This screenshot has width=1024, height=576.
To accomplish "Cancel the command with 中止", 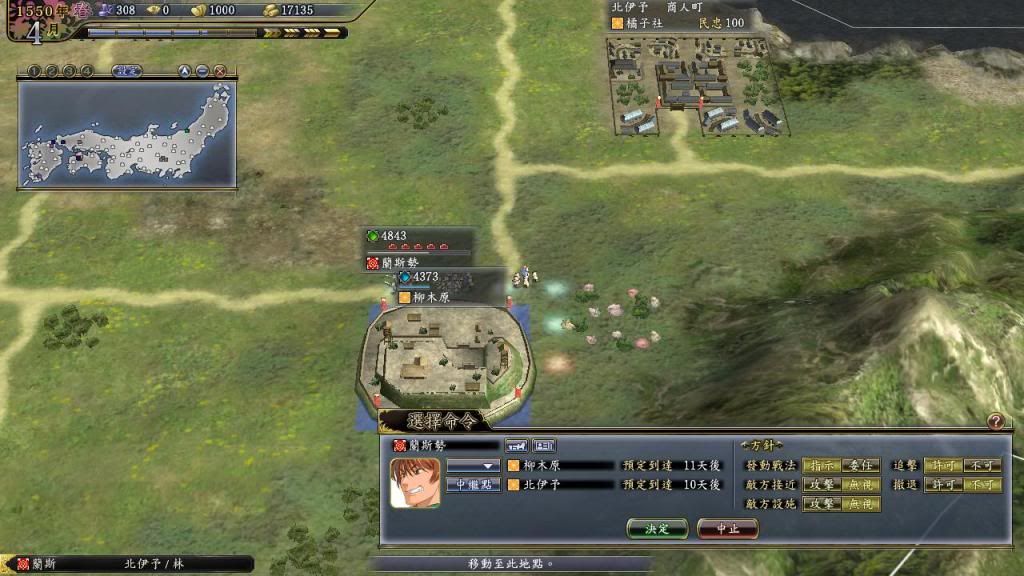I will pos(727,528).
